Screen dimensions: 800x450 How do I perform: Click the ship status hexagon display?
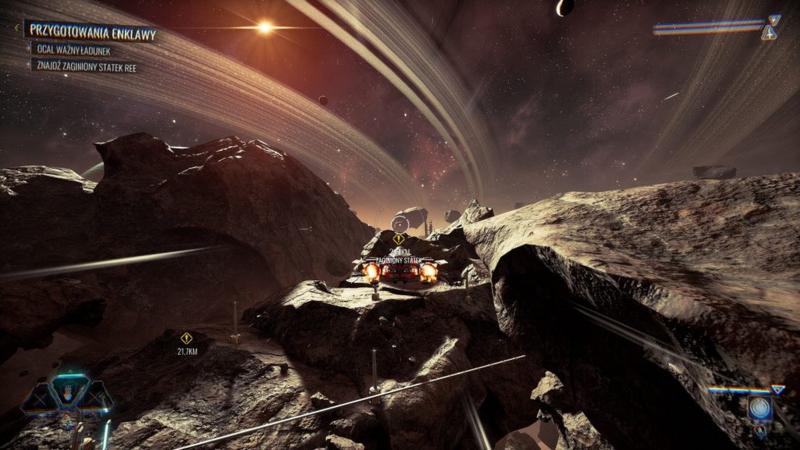[69, 396]
